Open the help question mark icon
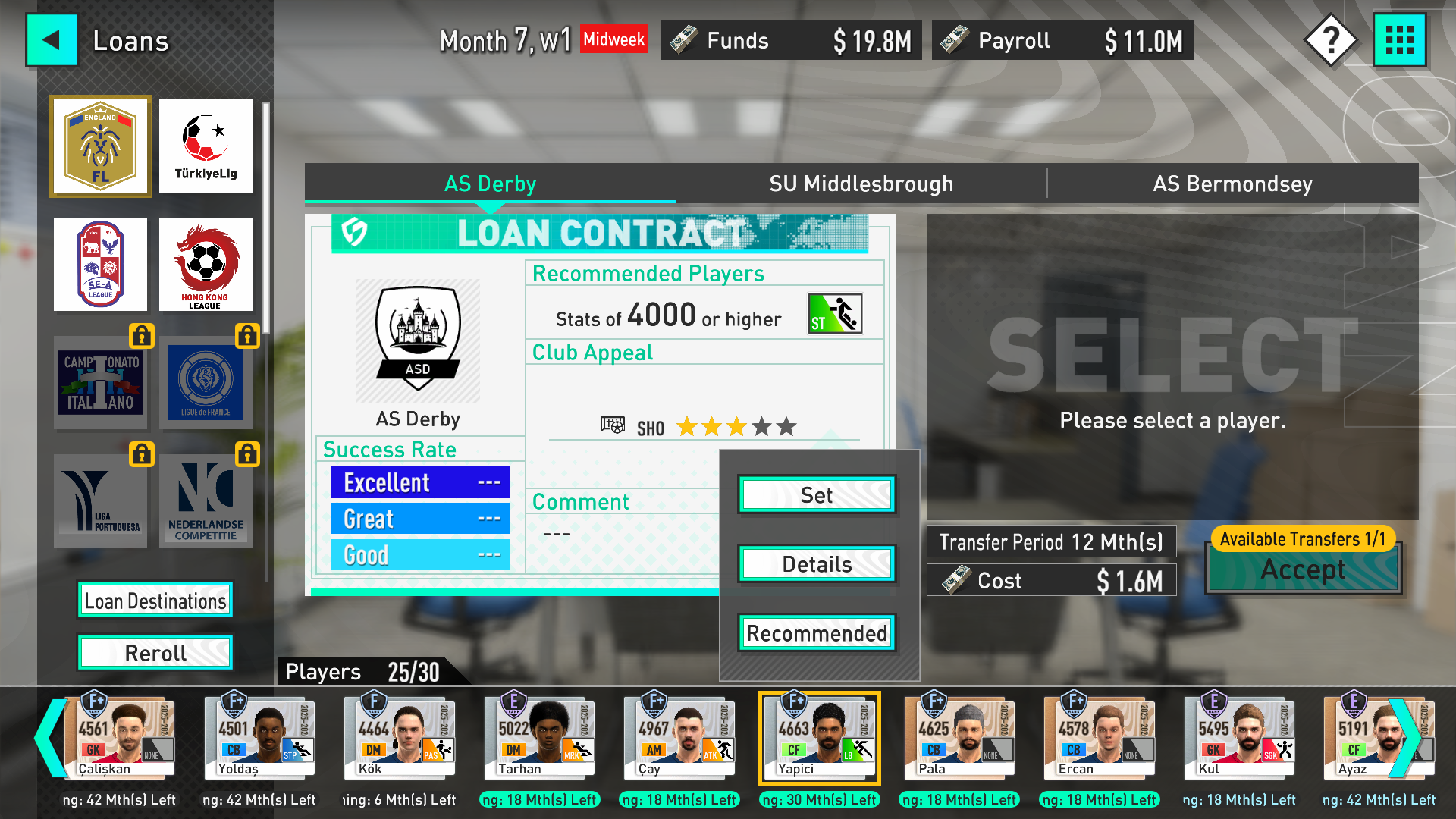Viewport: 1456px width, 819px height. pos(1329,39)
